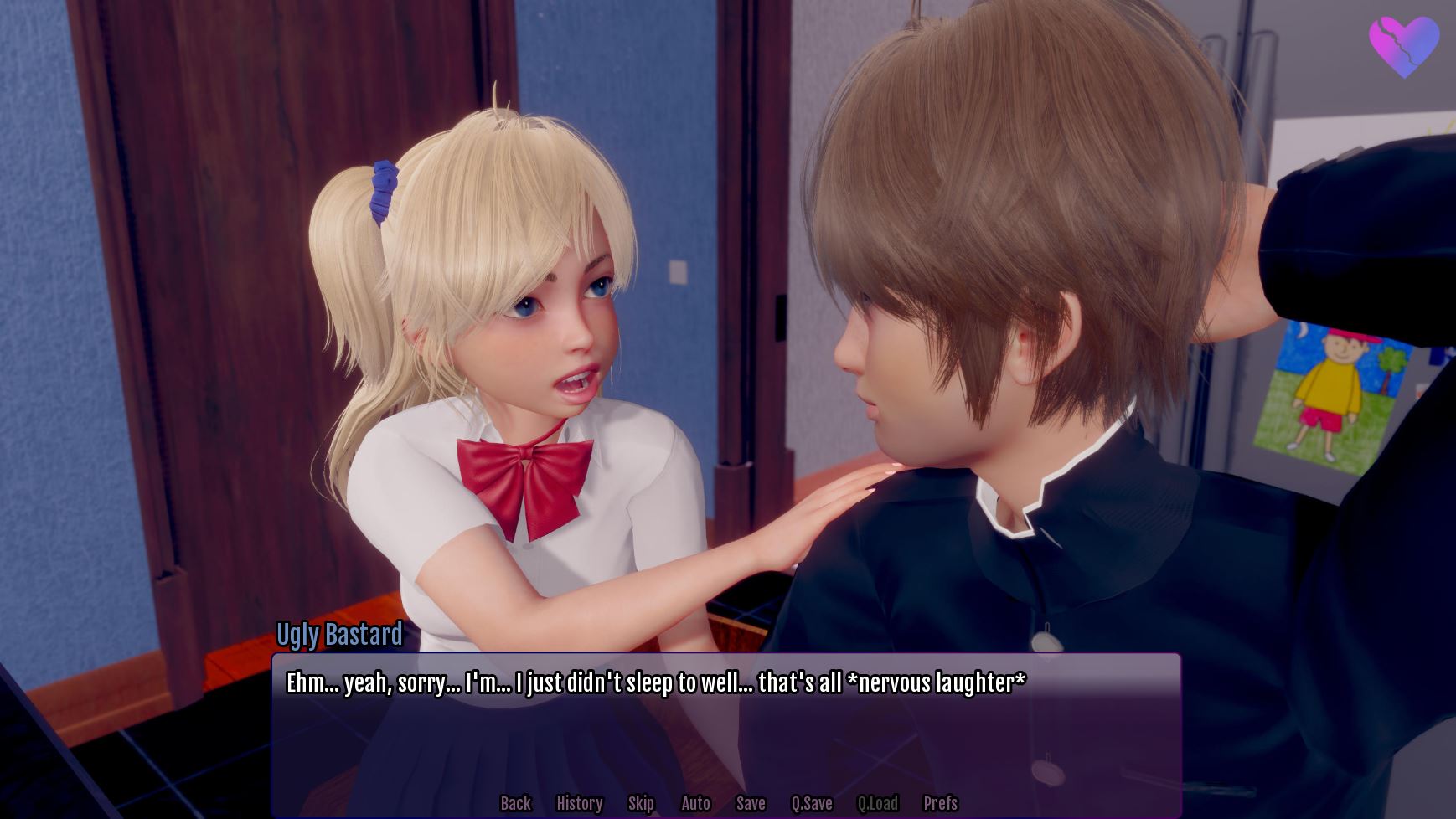The width and height of the screenshot is (1456, 819).
Task: Open the Save game menu
Action: click(751, 803)
